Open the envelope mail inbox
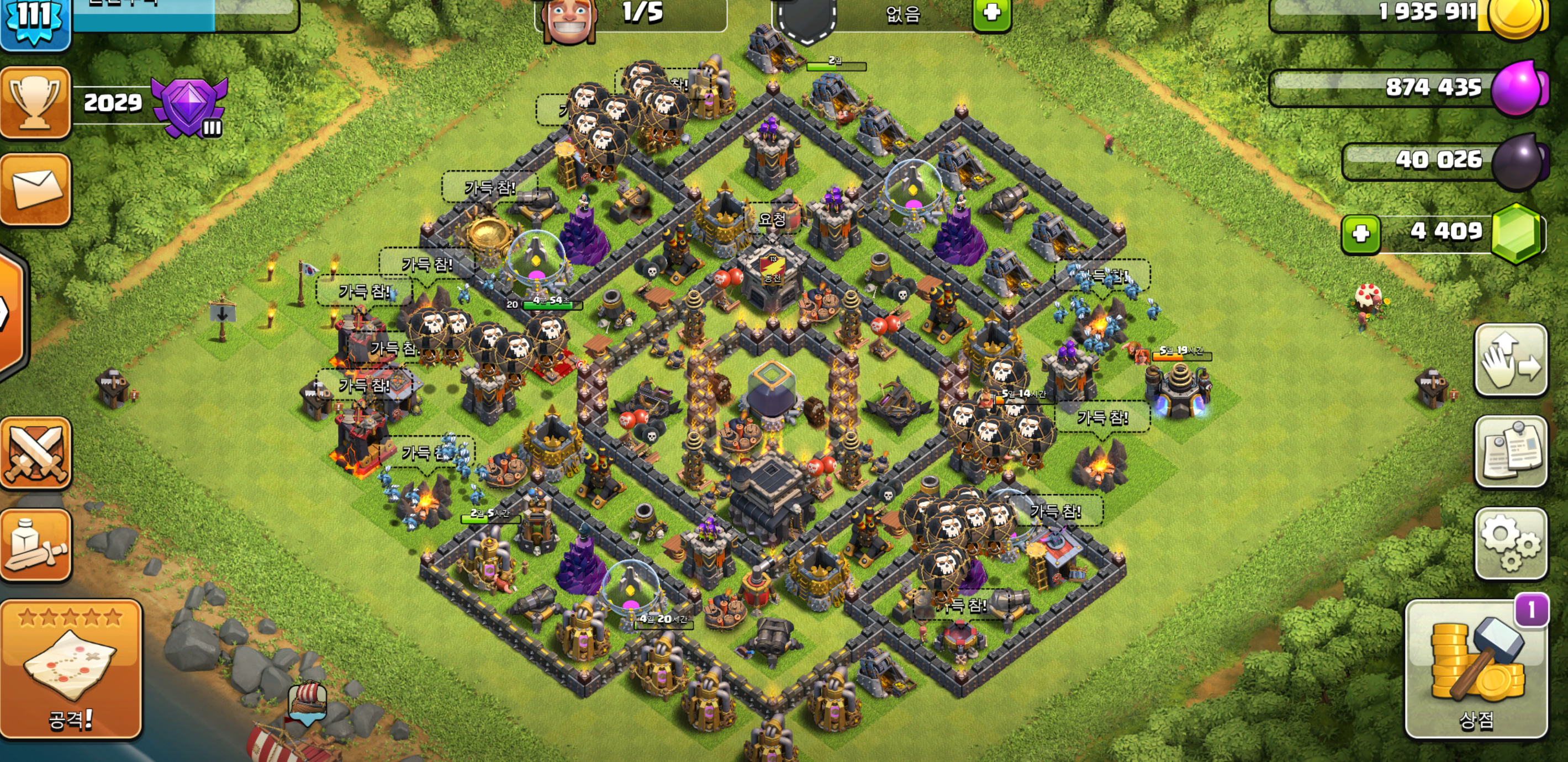The height and width of the screenshot is (762, 1568). coord(35,189)
